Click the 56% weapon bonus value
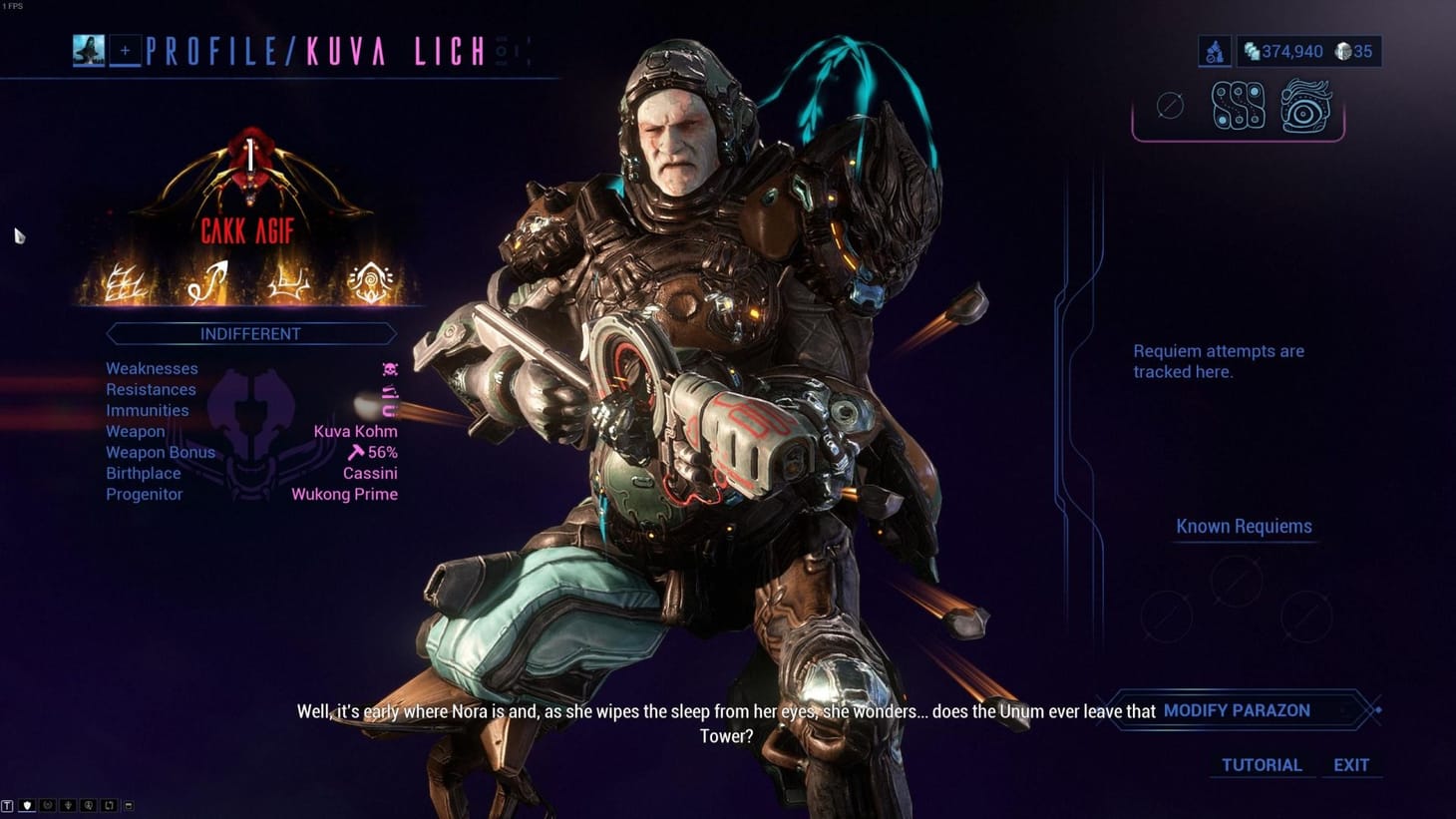This screenshot has height=819, width=1456. [382, 452]
